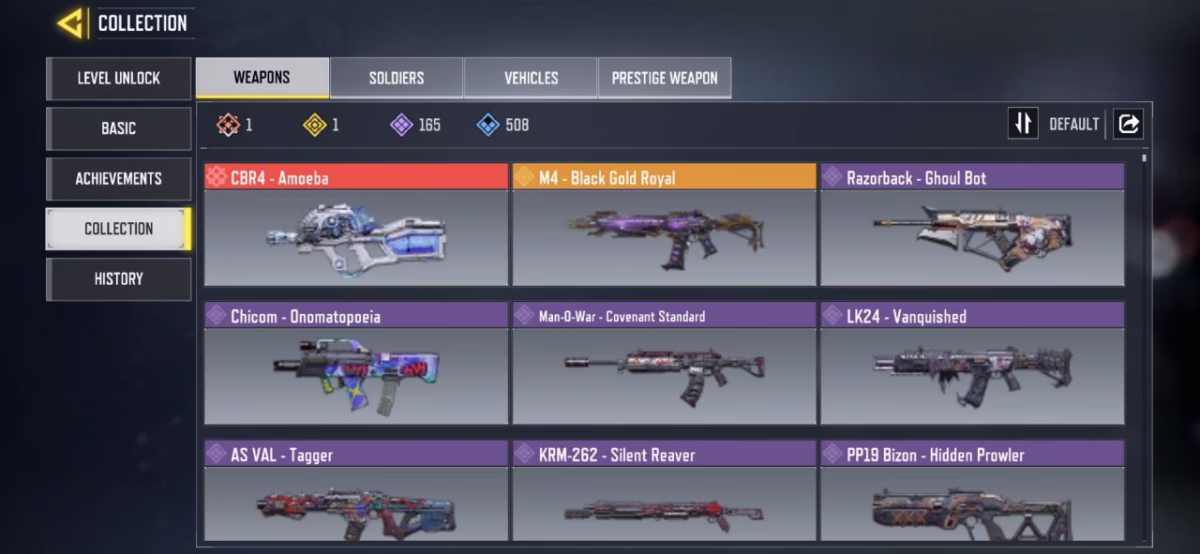Go back using the yellow arrow button

tap(70, 22)
